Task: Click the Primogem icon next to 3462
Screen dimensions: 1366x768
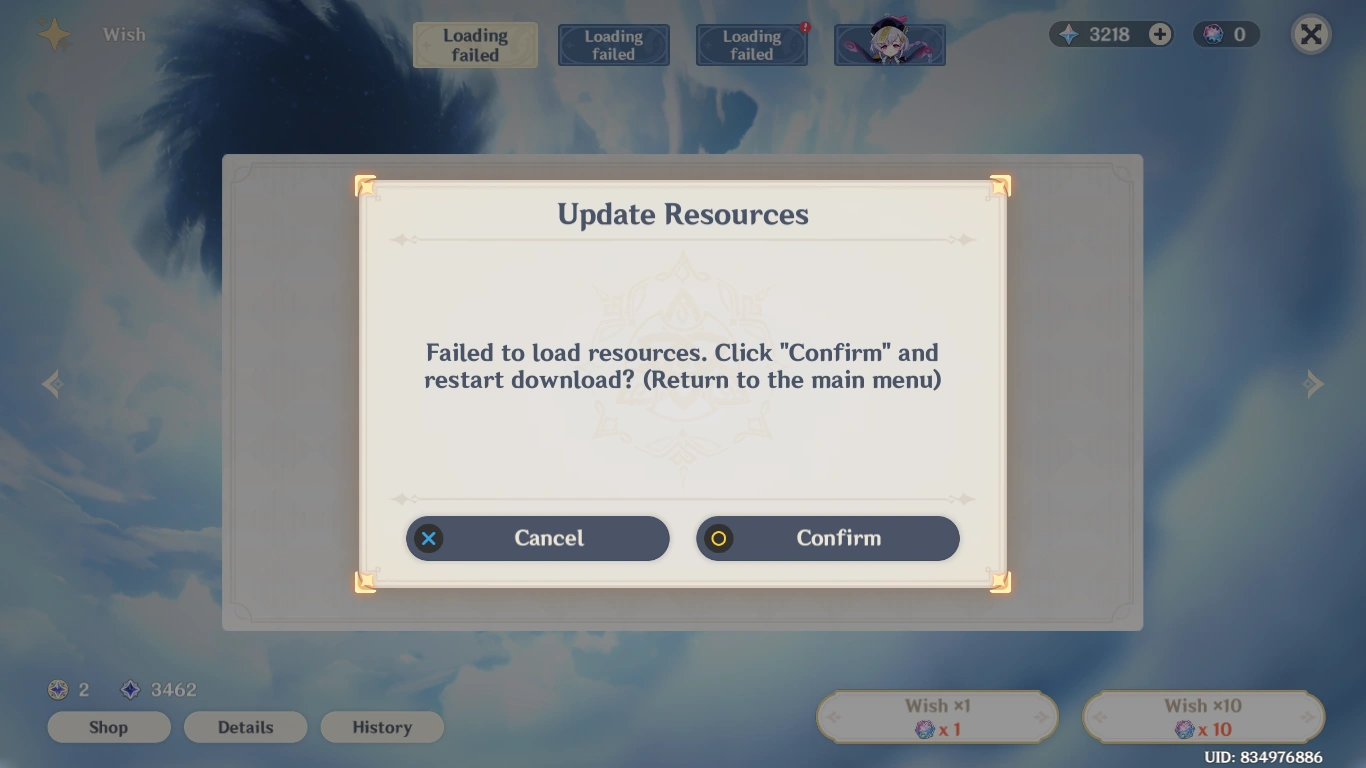Action: click(130, 690)
